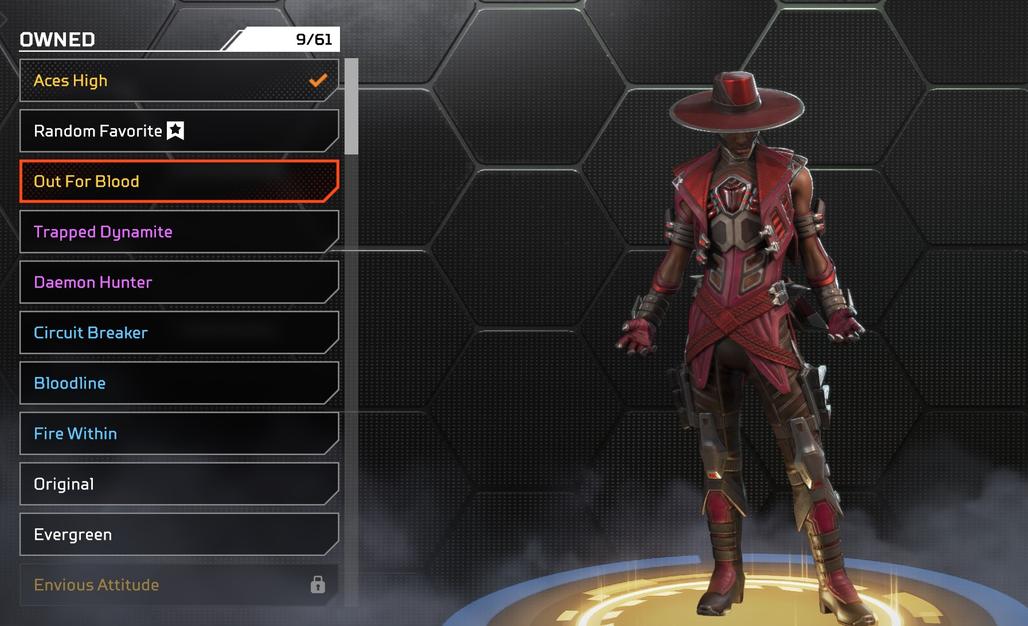1028x626 pixels.
Task: Choose the Daemon Hunter skin
Action: pyautogui.click(x=178, y=282)
